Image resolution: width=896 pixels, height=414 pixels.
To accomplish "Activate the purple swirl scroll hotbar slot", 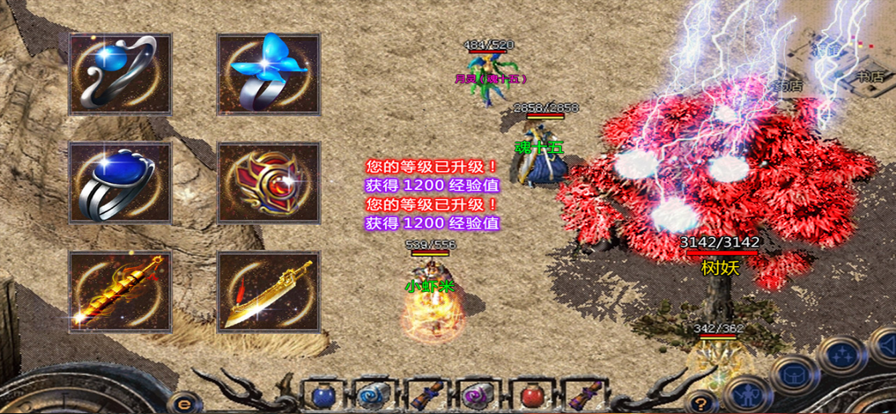I will (477, 393).
